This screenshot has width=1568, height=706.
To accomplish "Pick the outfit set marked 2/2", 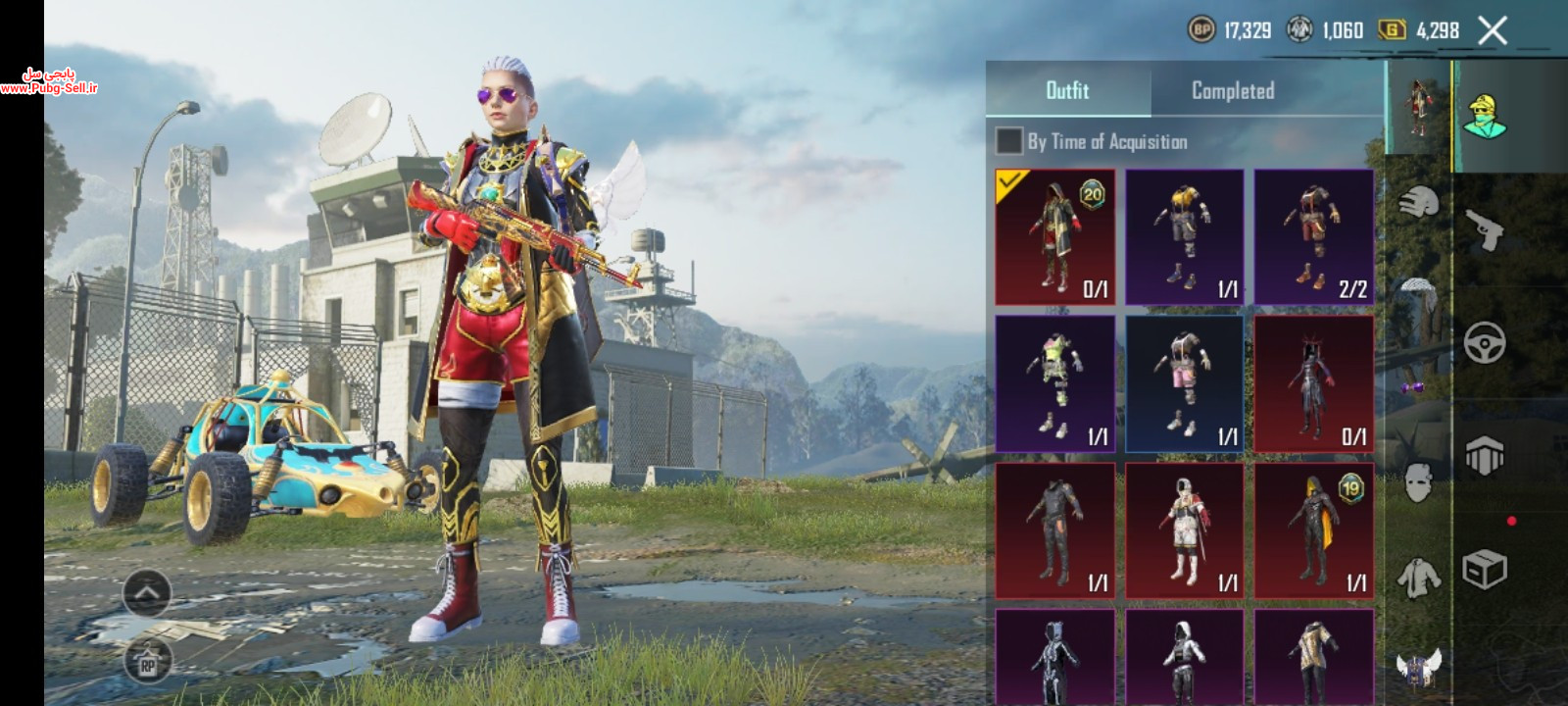I will [1313, 237].
